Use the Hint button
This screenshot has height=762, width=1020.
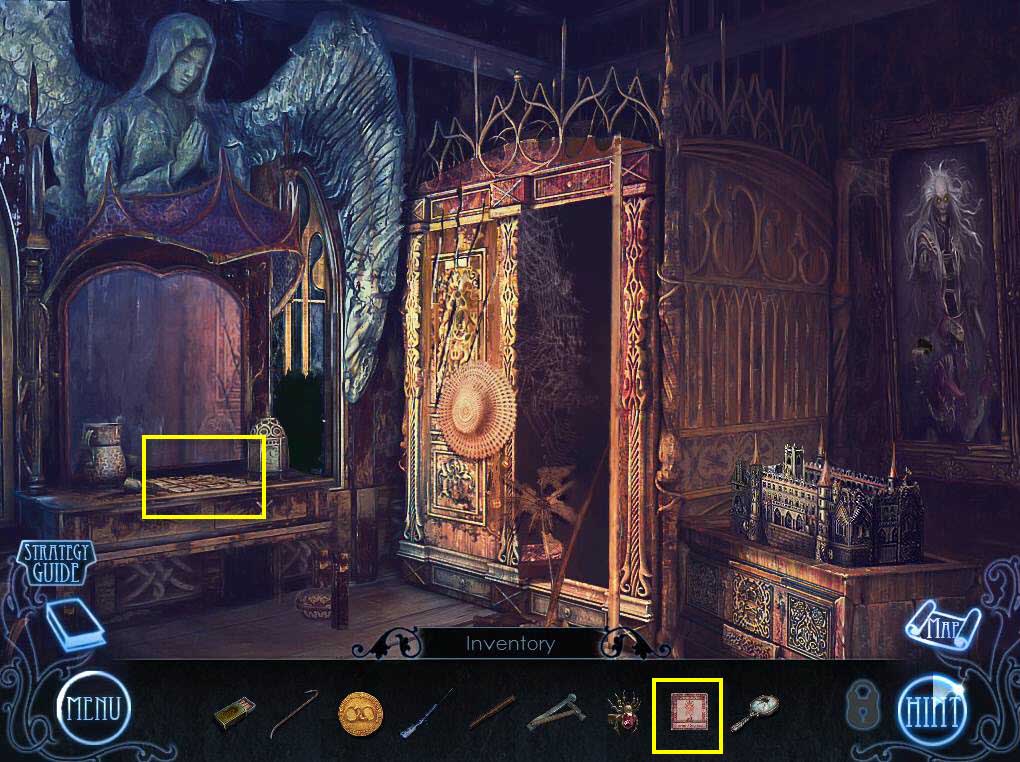[934, 711]
